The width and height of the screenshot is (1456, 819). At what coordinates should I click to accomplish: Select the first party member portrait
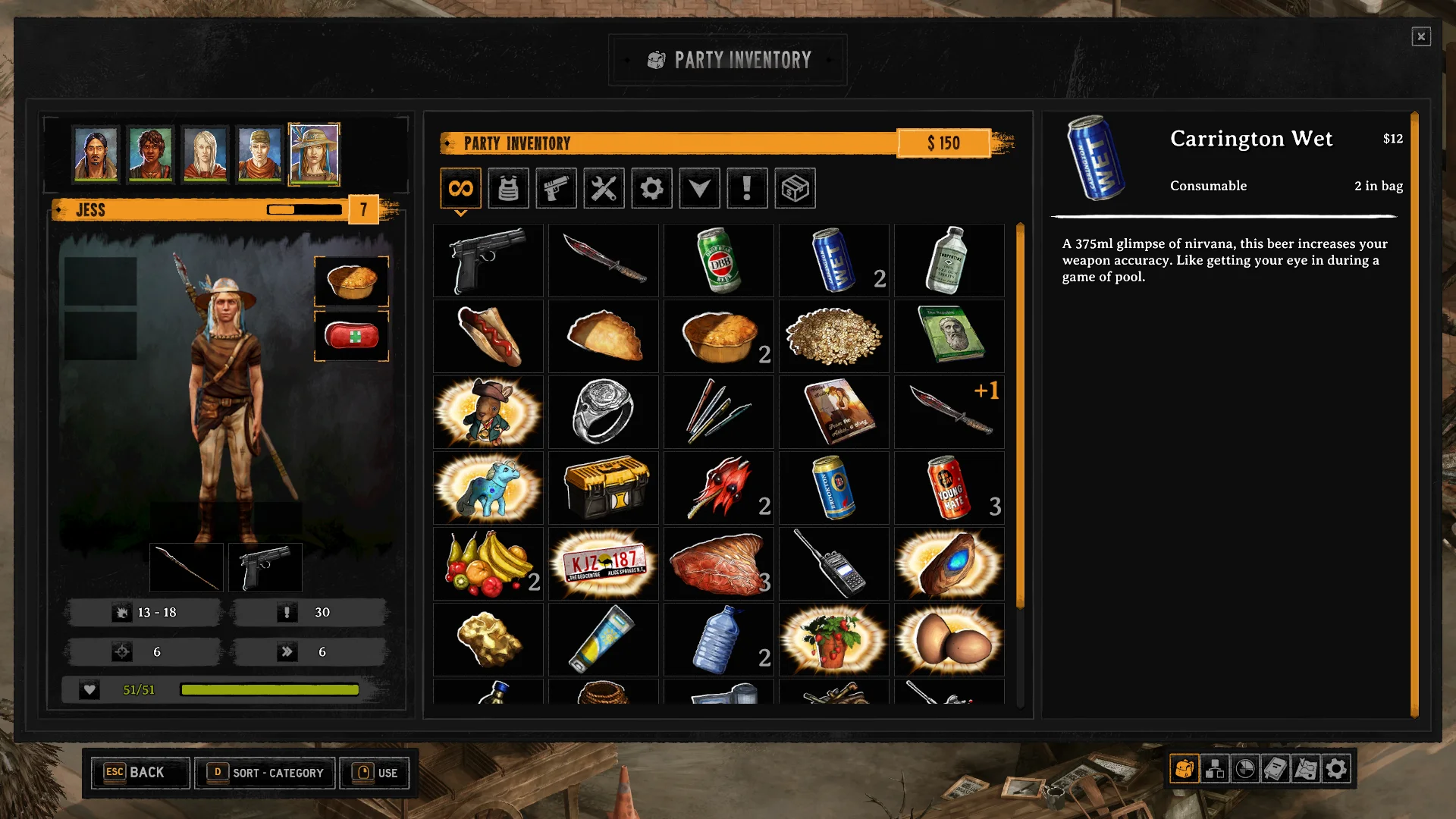click(96, 154)
